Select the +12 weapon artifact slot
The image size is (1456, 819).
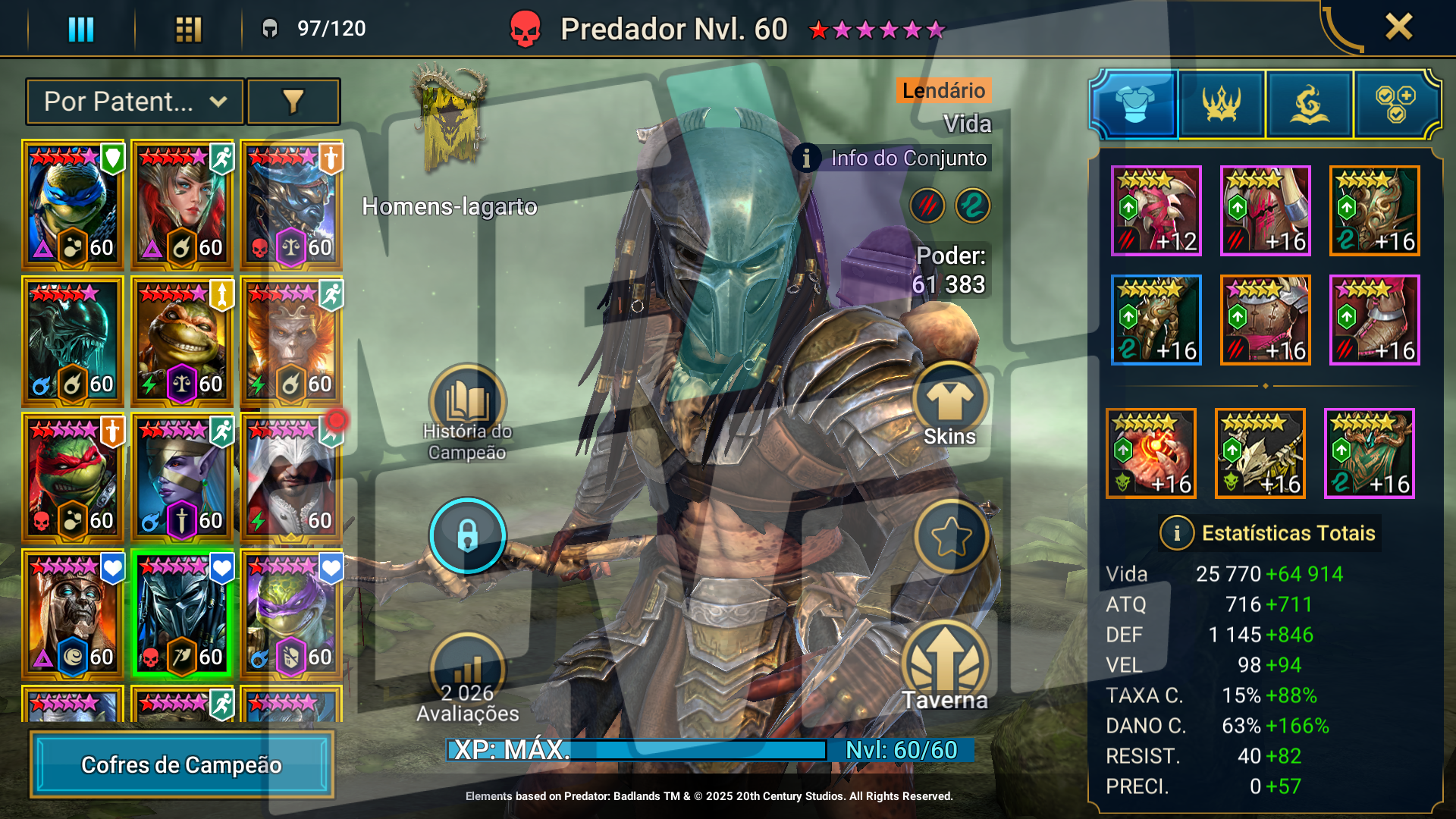pos(1156,211)
